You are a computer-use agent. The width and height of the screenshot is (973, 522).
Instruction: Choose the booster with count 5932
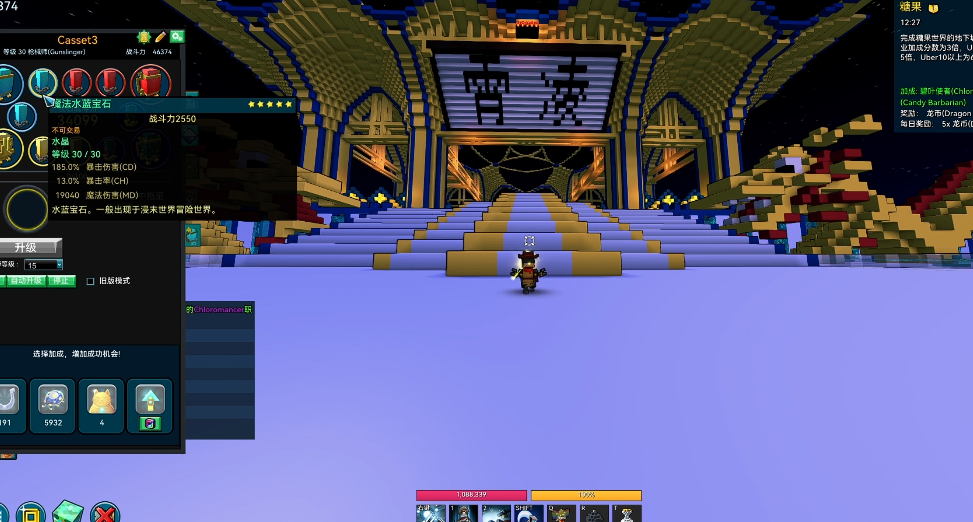coord(53,403)
